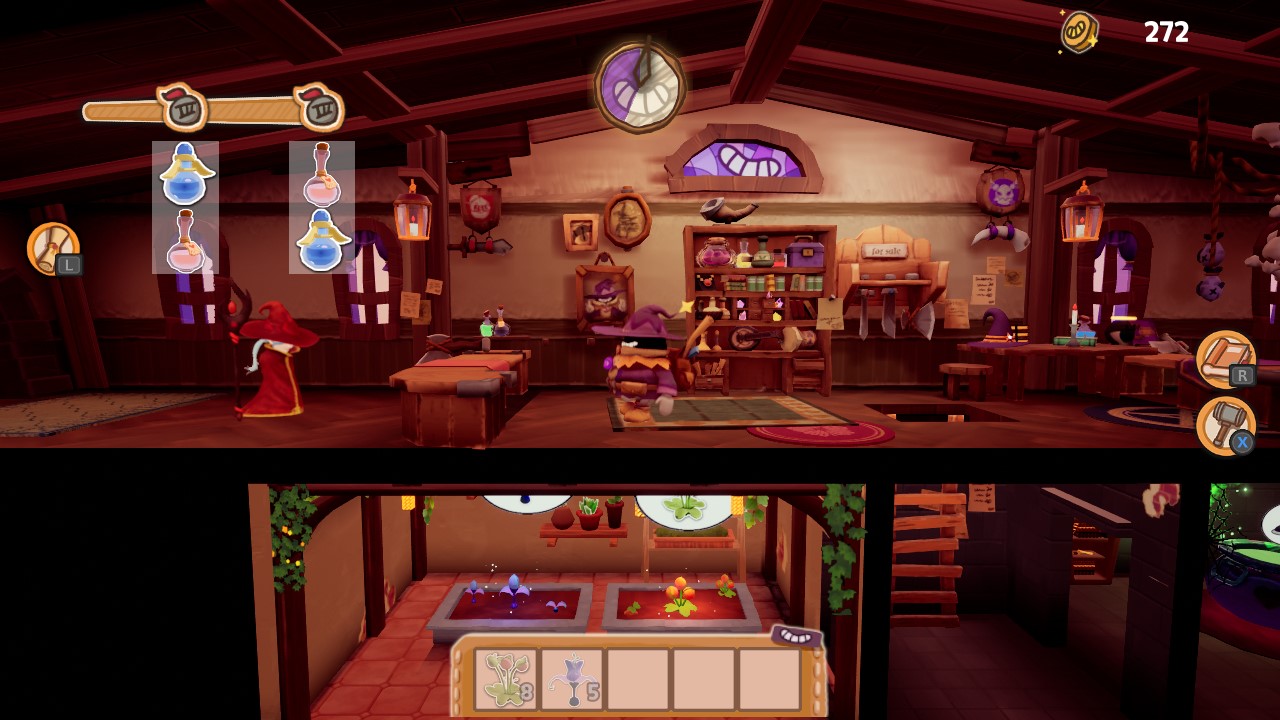
Task: Open the 'for sale' sign board
Action: 886,252
